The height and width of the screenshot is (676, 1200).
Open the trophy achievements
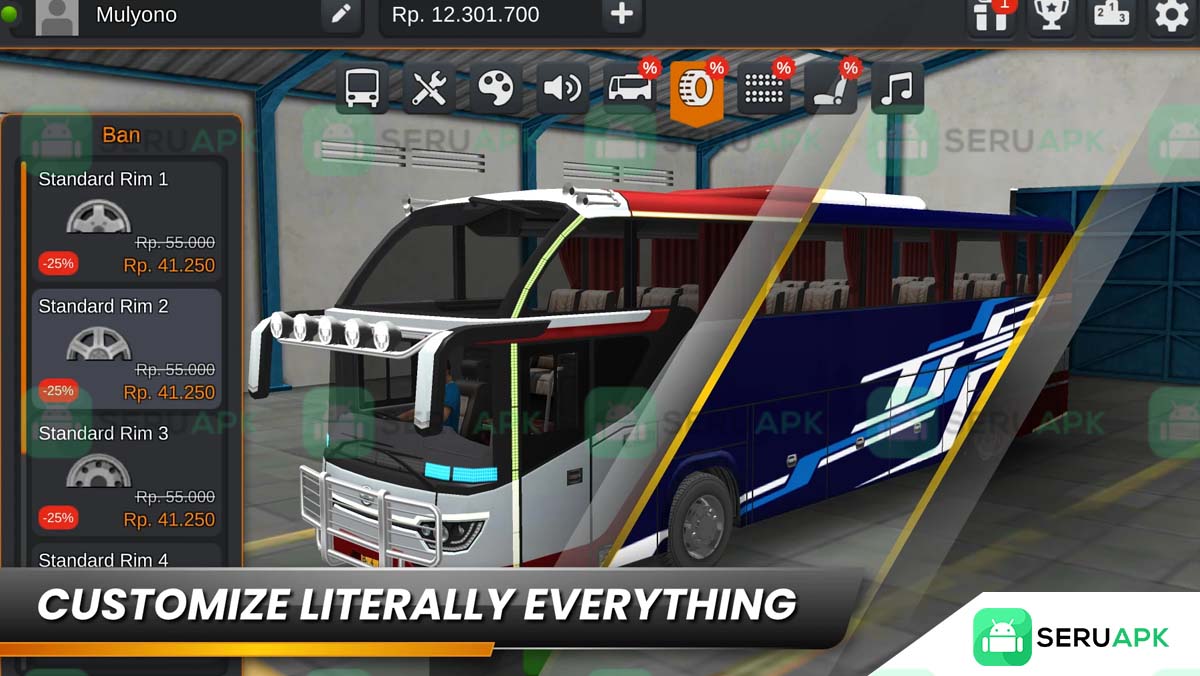1051,15
